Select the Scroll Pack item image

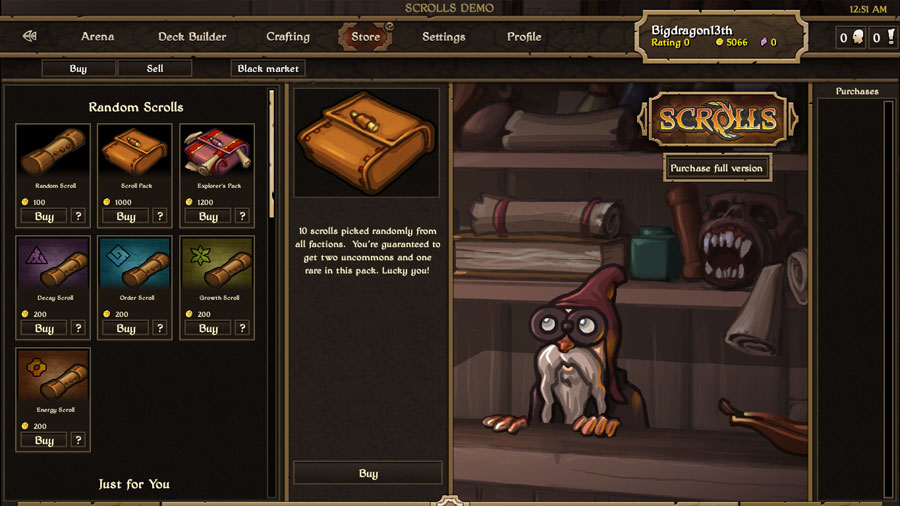click(135, 153)
